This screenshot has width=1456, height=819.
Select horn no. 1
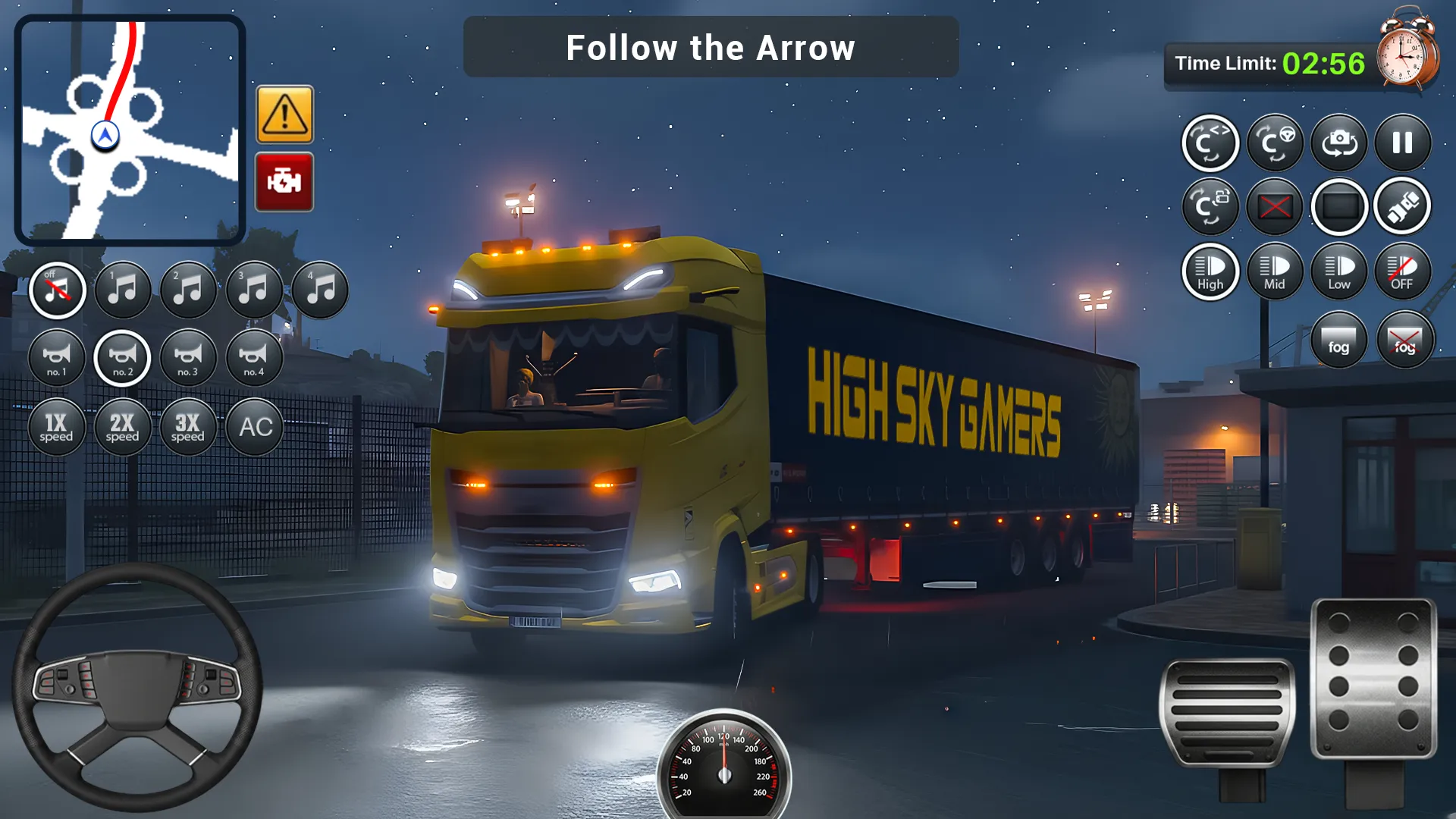pos(57,358)
